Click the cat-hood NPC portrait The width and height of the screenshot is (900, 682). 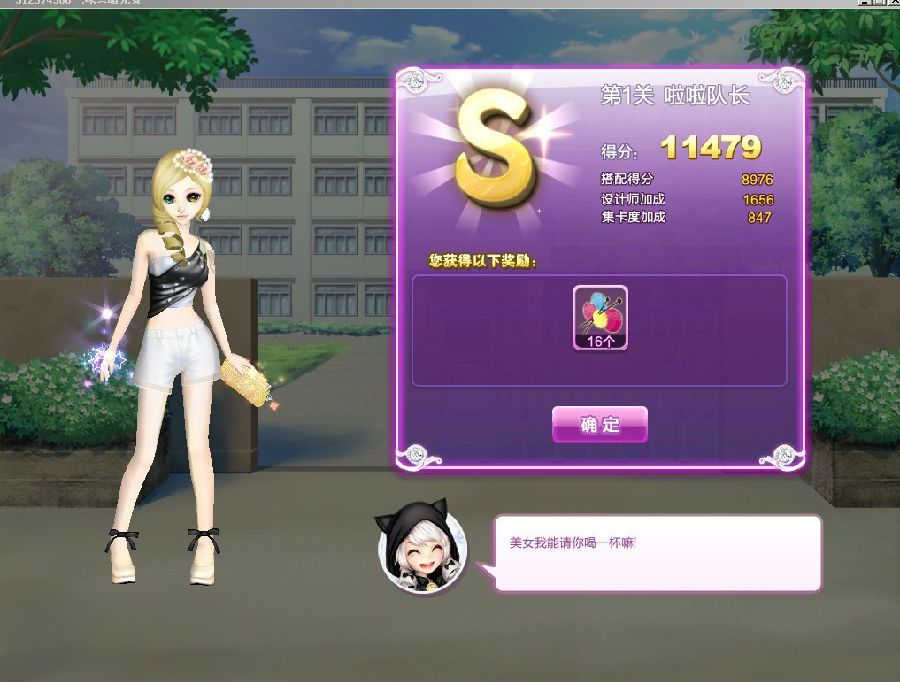[420, 551]
